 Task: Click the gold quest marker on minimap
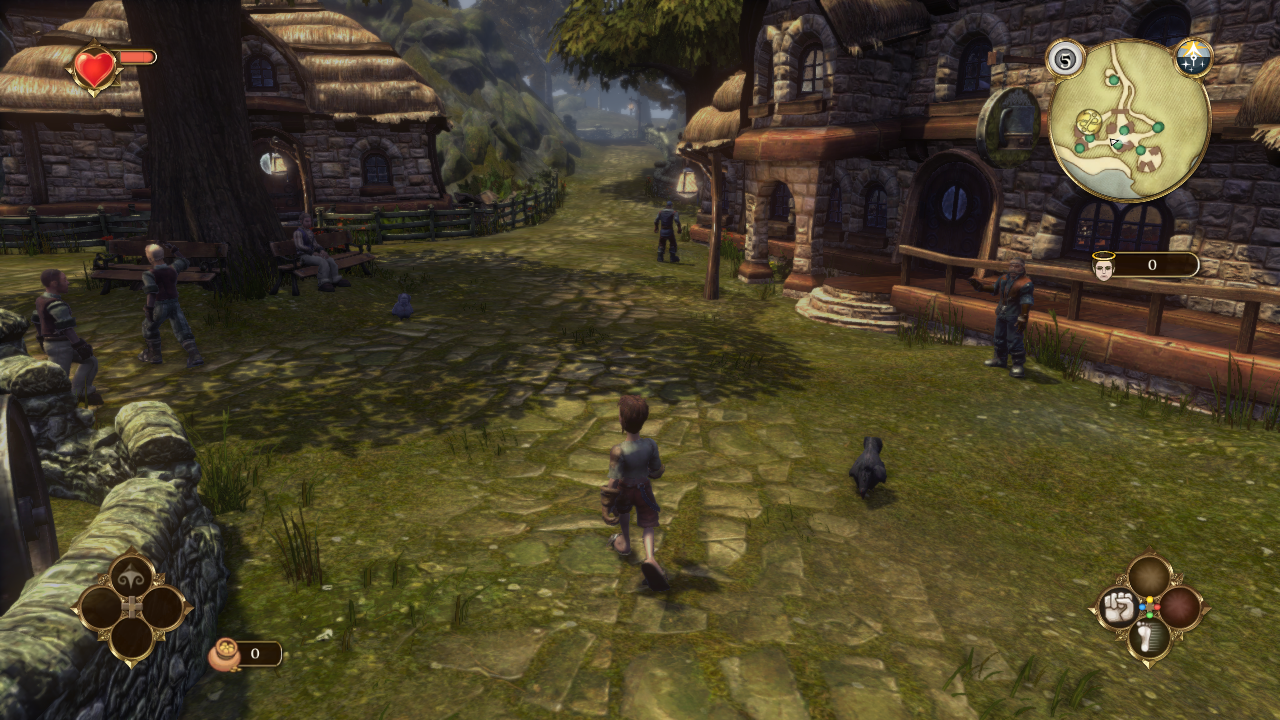pos(1089,123)
